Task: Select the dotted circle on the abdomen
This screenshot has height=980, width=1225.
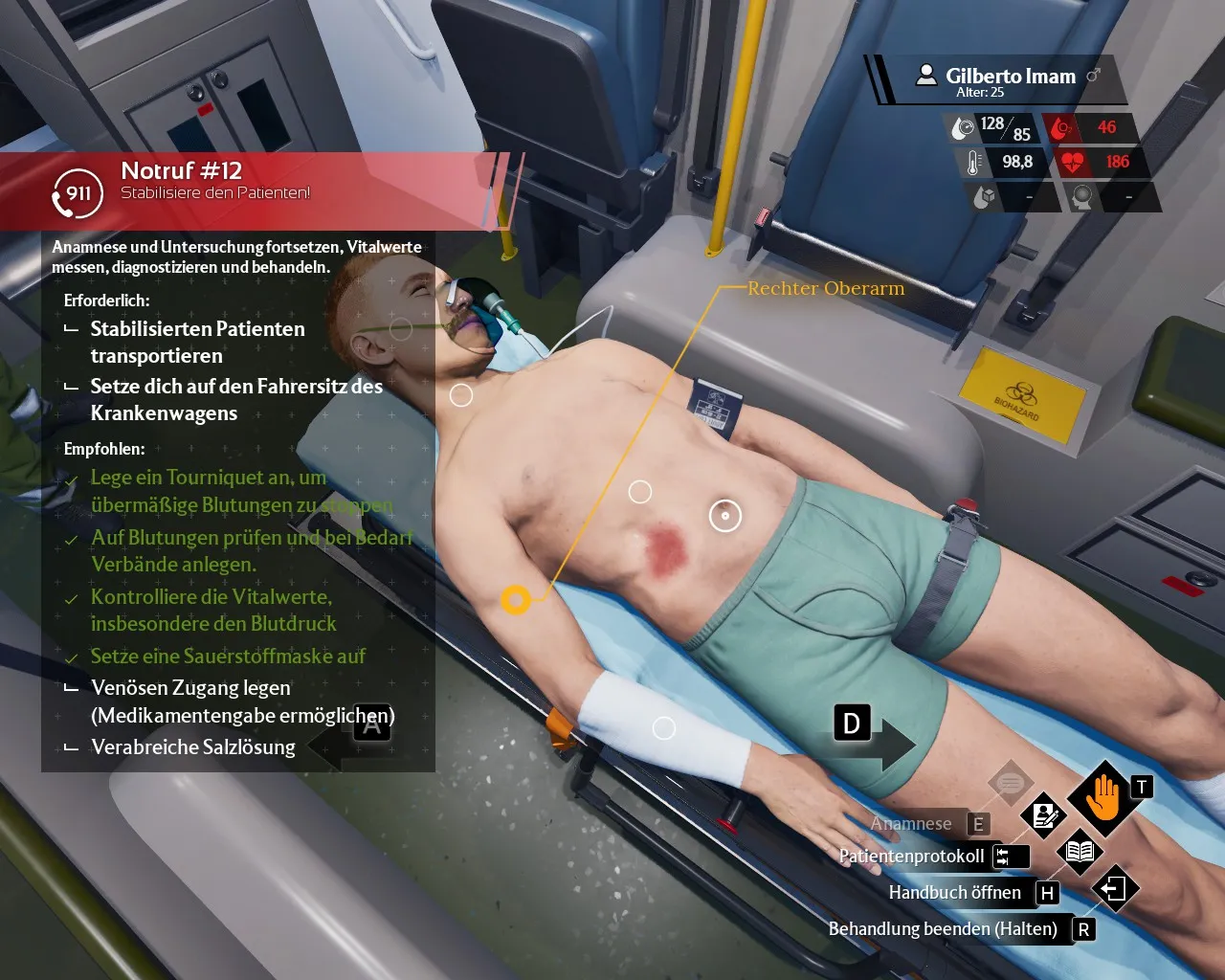Action: point(724,516)
